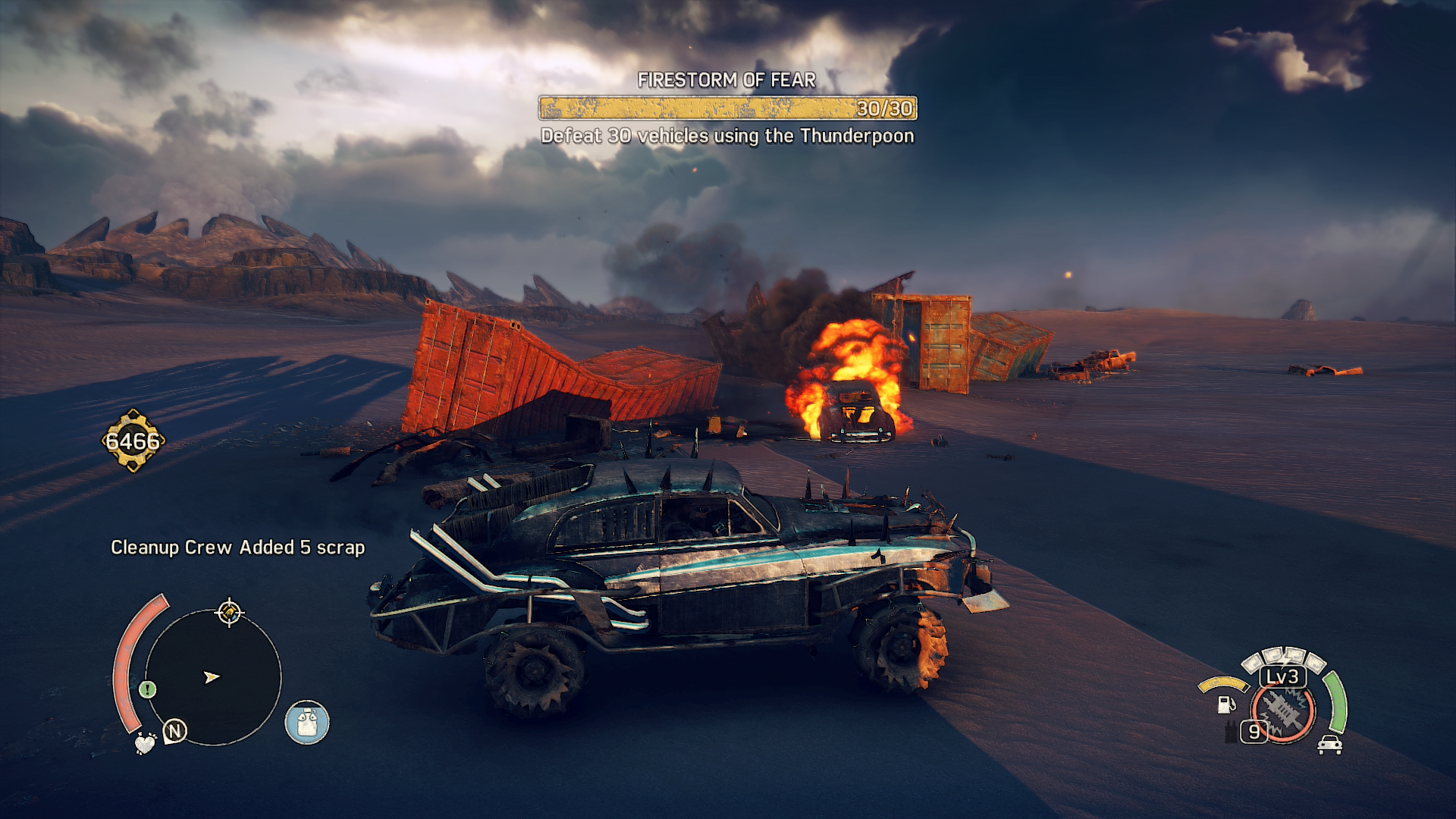This screenshot has height=819, width=1456.
Task: Click the fuel pump icon
Action: pos(1225,704)
